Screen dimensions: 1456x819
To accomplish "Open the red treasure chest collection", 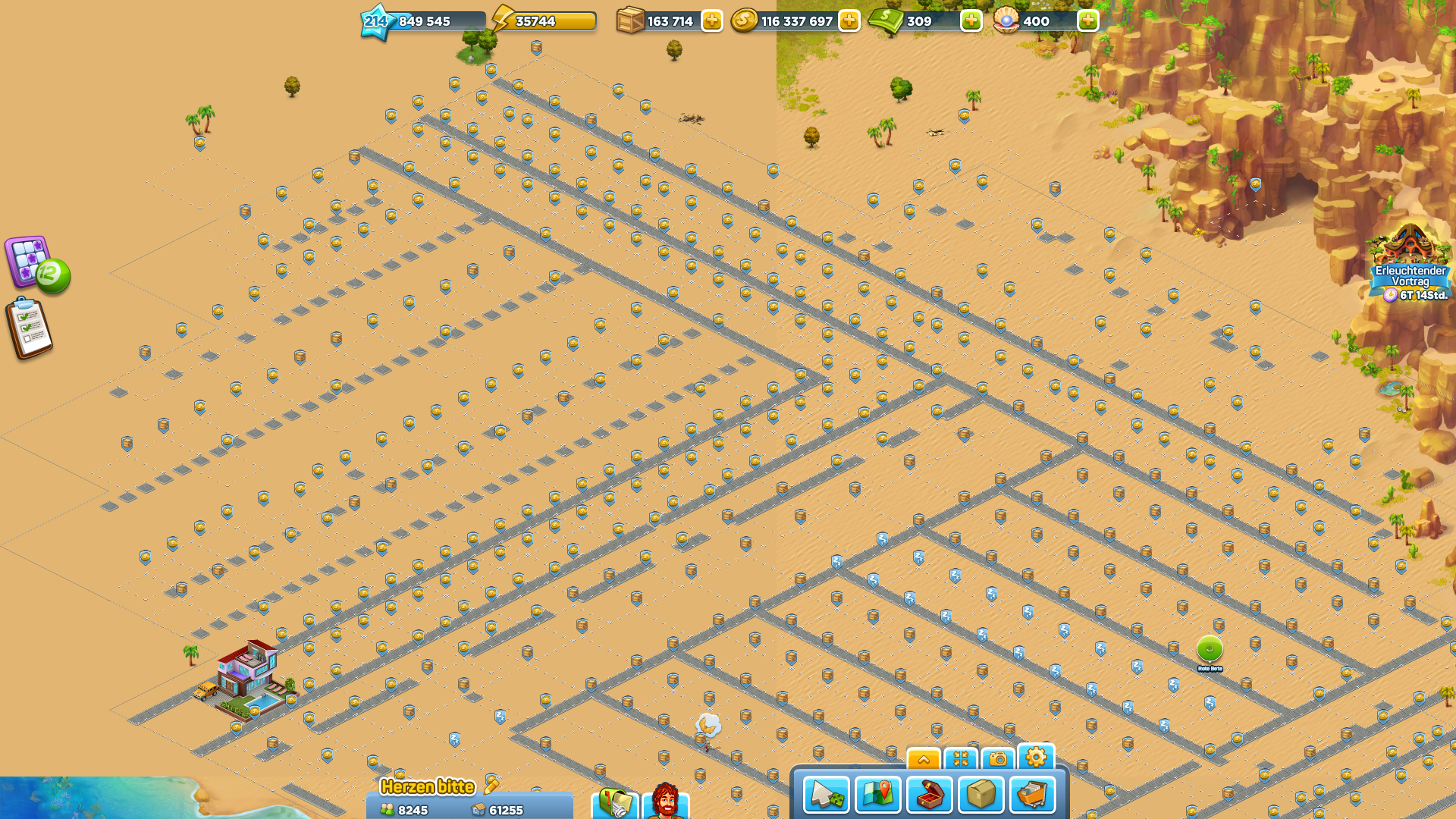I will click(929, 795).
